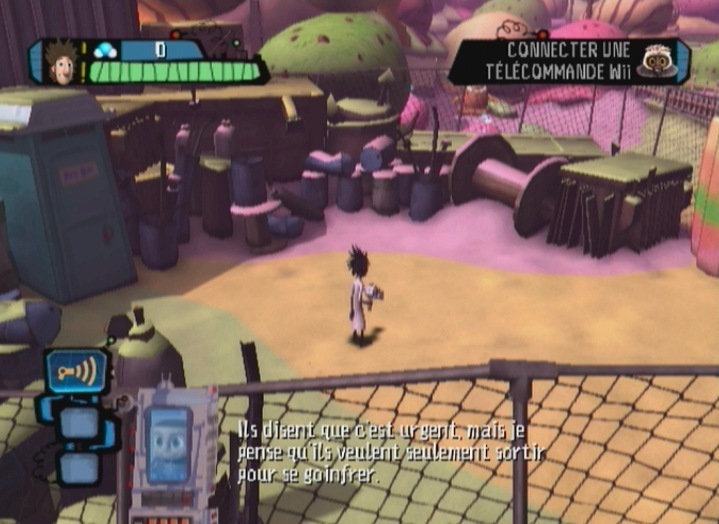Open the communicator screen showing the caller
719x524 pixels.
coord(171,446)
